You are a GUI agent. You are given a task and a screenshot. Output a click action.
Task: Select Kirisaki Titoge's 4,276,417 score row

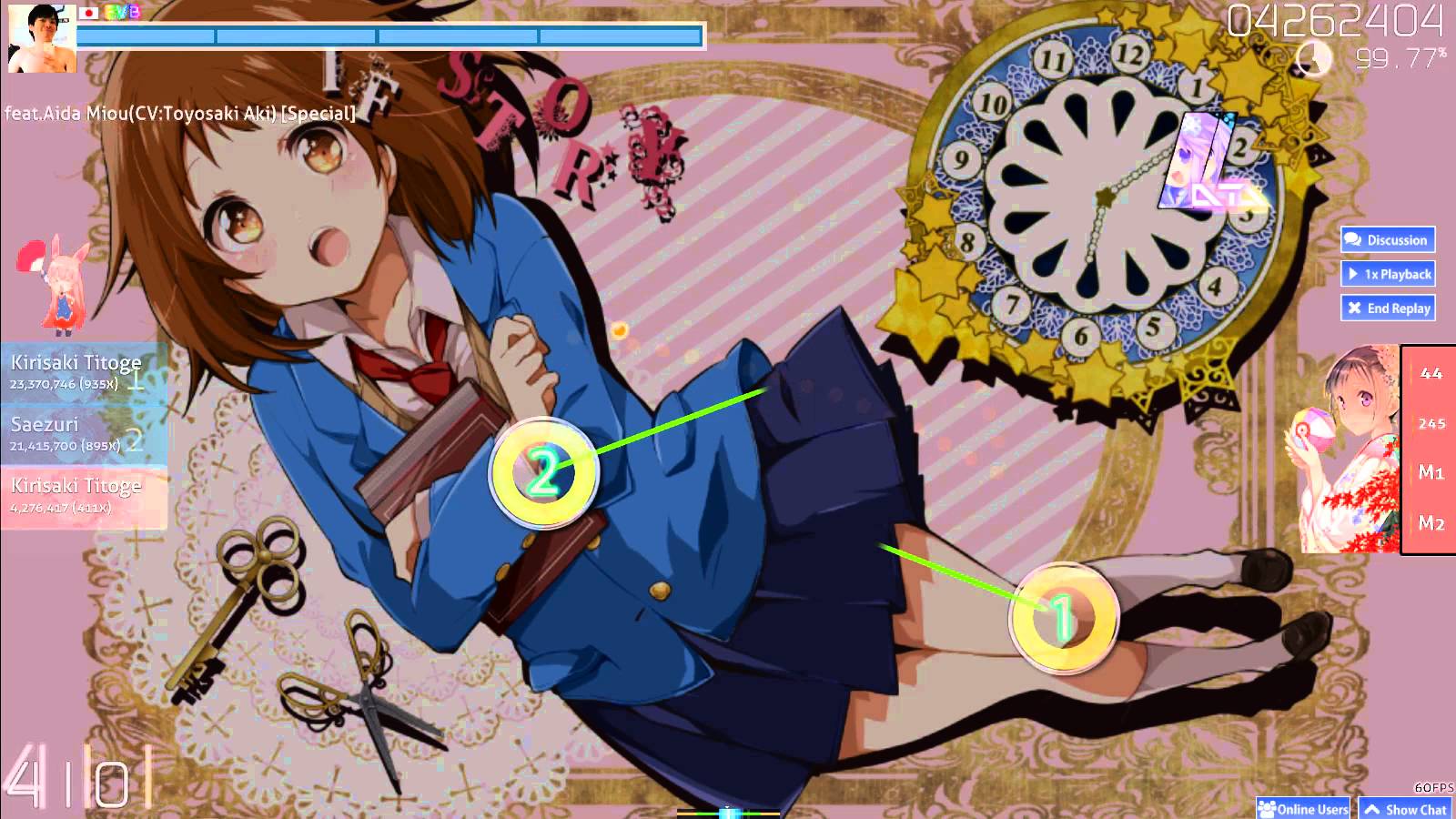click(x=82, y=496)
